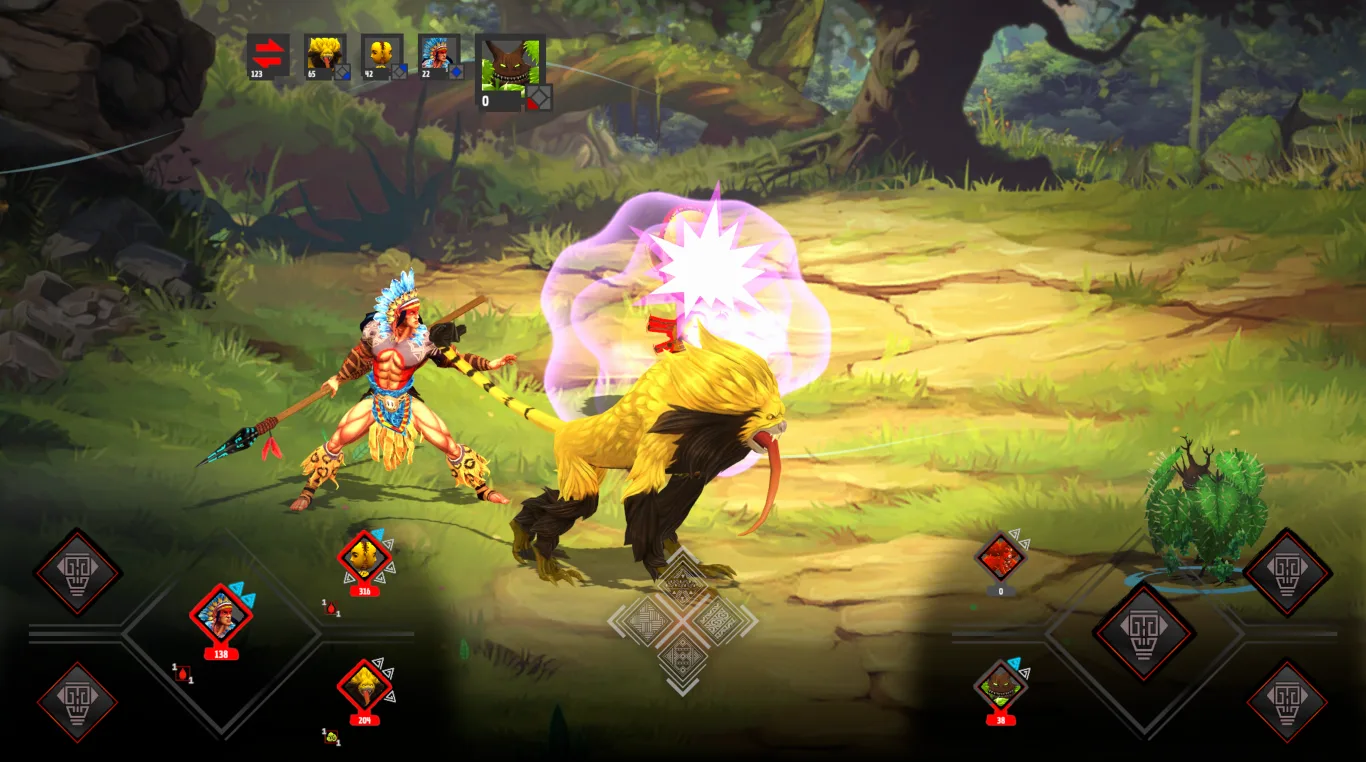Click the green poison status icon under the beast
Screen dimensions: 1366x762
tap(331, 737)
